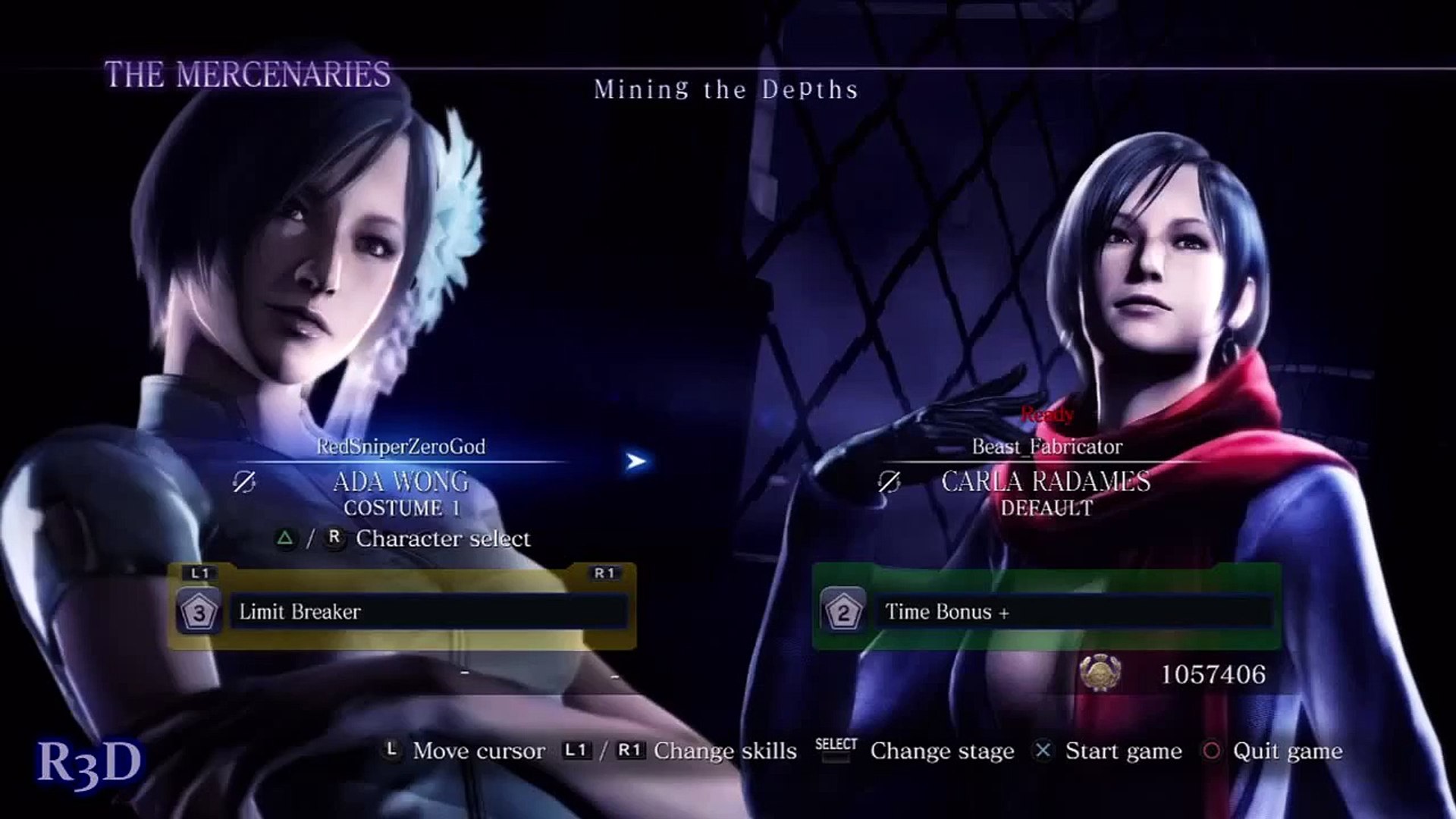Select player name RedSniperZeroGod
Screen dimensions: 1456x819
point(400,447)
